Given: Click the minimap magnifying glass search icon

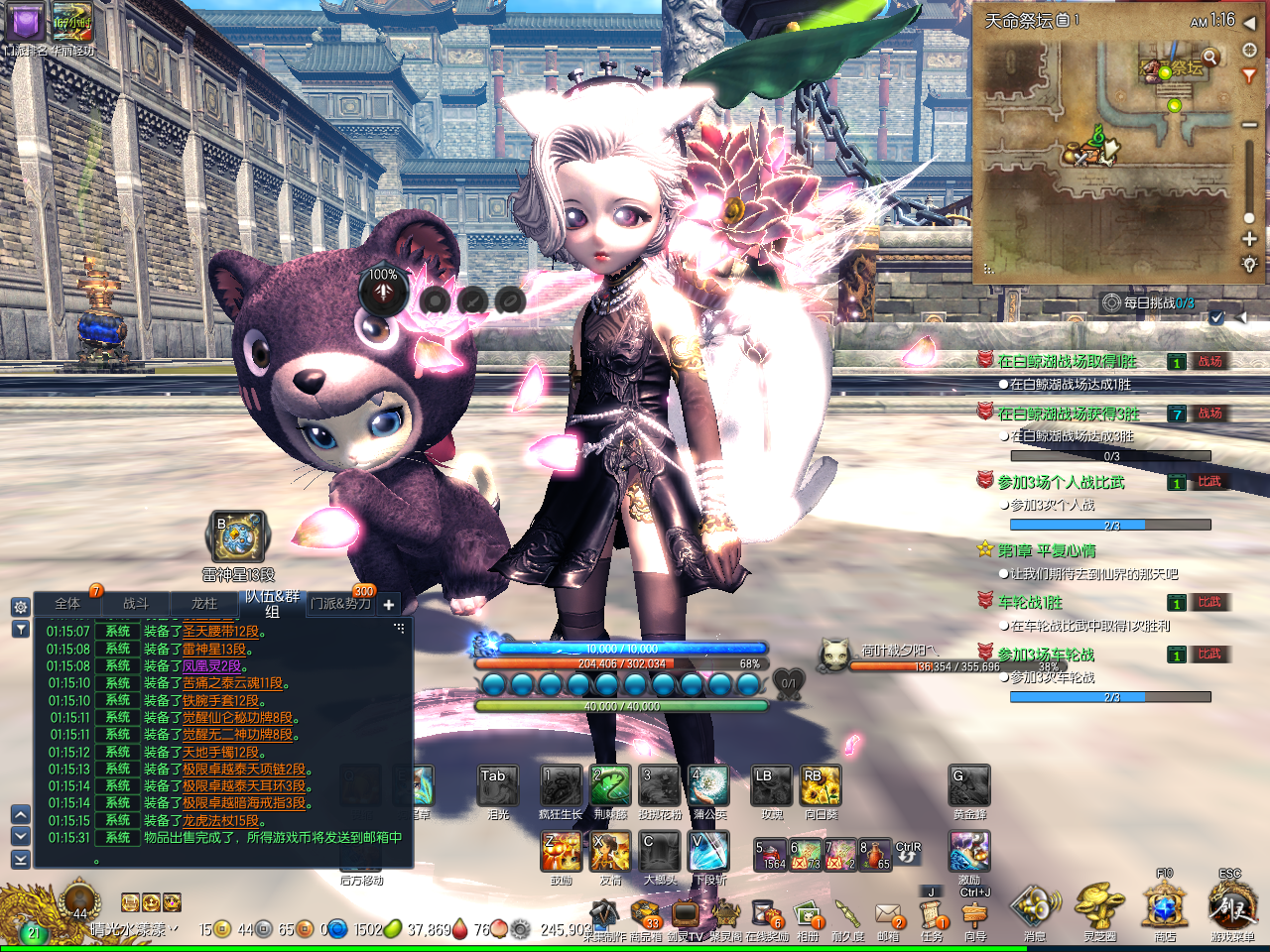Looking at the screenshot, I should tap(1209, 57).
